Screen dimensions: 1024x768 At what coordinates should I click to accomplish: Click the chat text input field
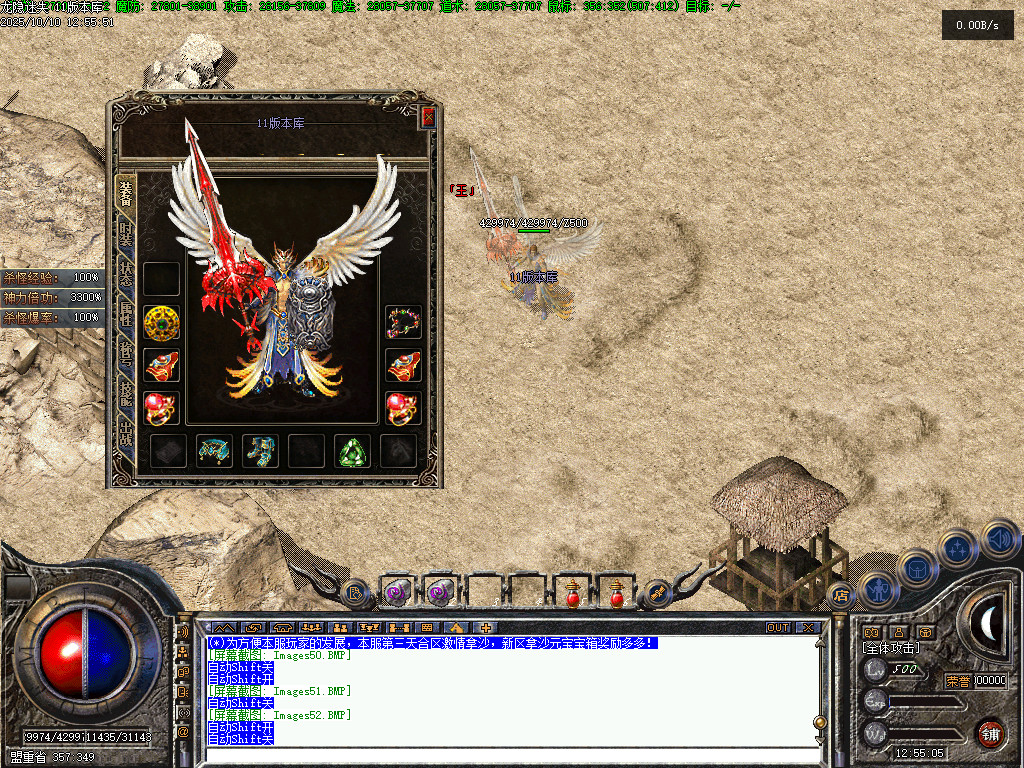click(510, 755)
